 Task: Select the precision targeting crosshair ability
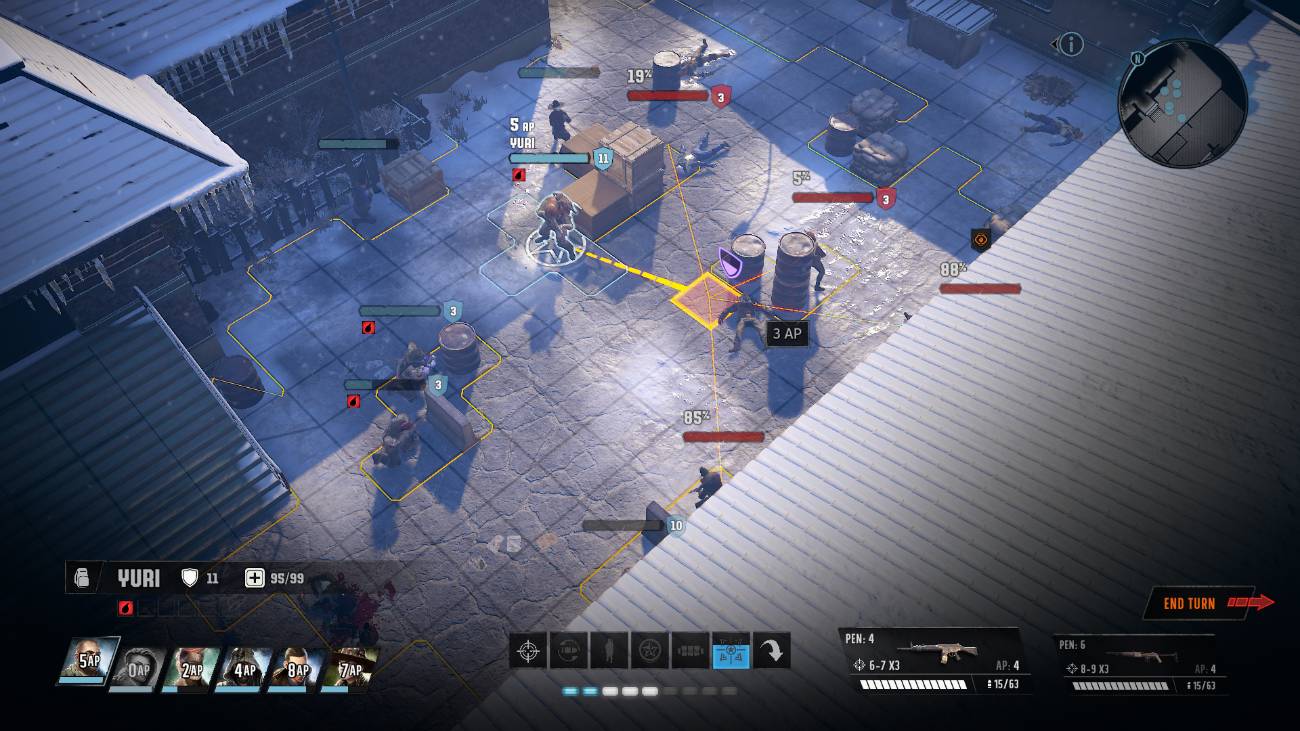pos(528,650)
